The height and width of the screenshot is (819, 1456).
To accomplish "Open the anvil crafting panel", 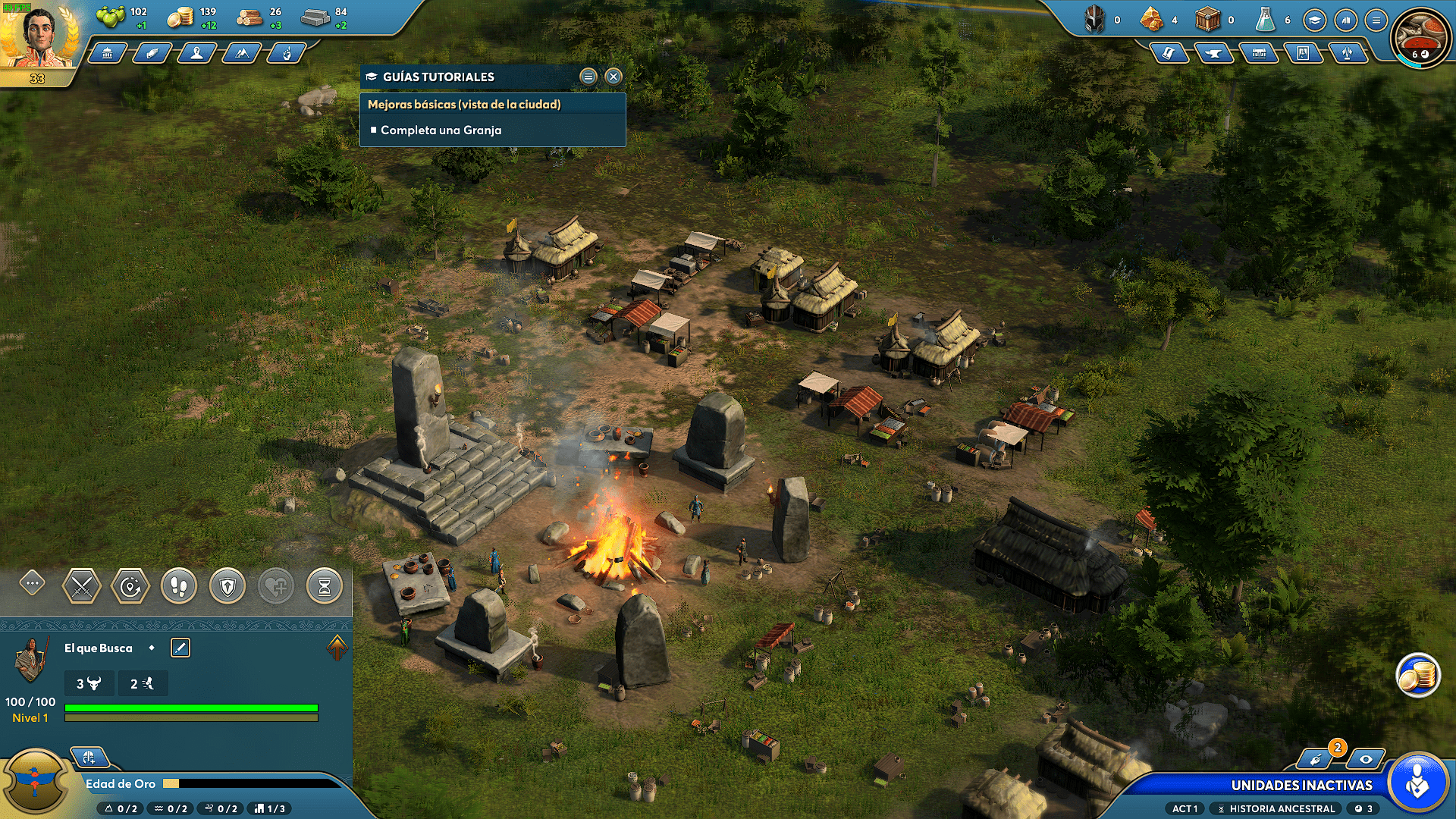I will 1213,53.
